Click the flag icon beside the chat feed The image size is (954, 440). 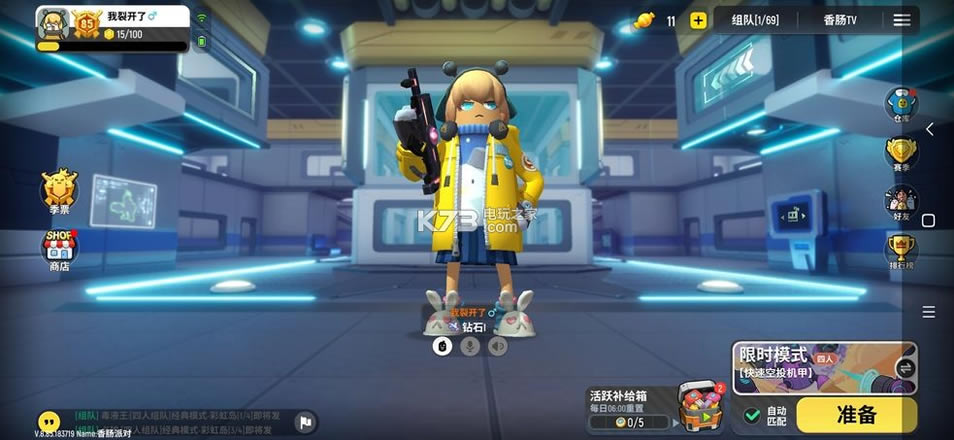(x=306, y=422)
